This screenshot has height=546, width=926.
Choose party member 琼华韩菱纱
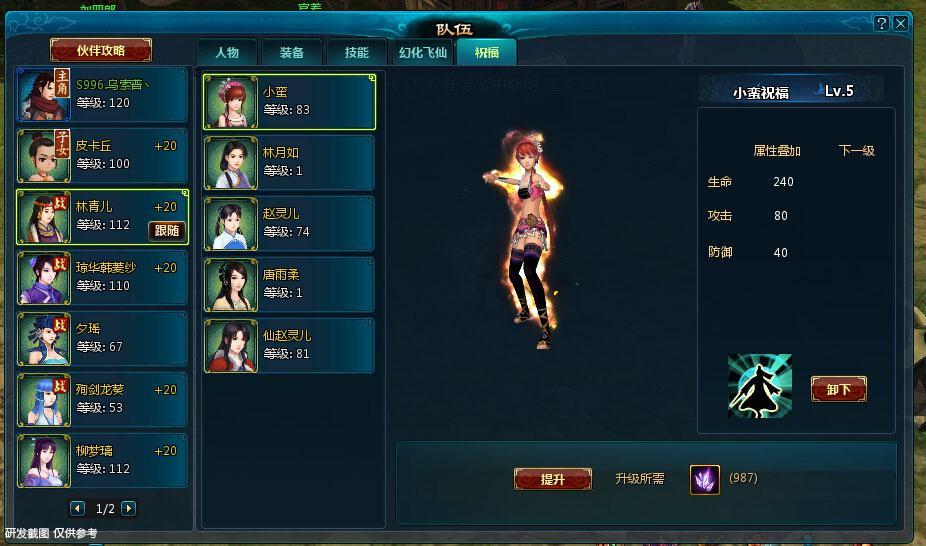102,278
